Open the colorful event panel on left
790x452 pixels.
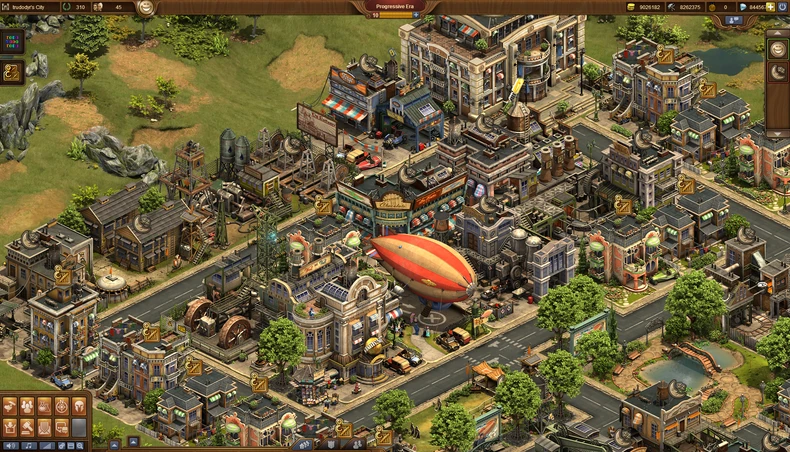point(13,44)
